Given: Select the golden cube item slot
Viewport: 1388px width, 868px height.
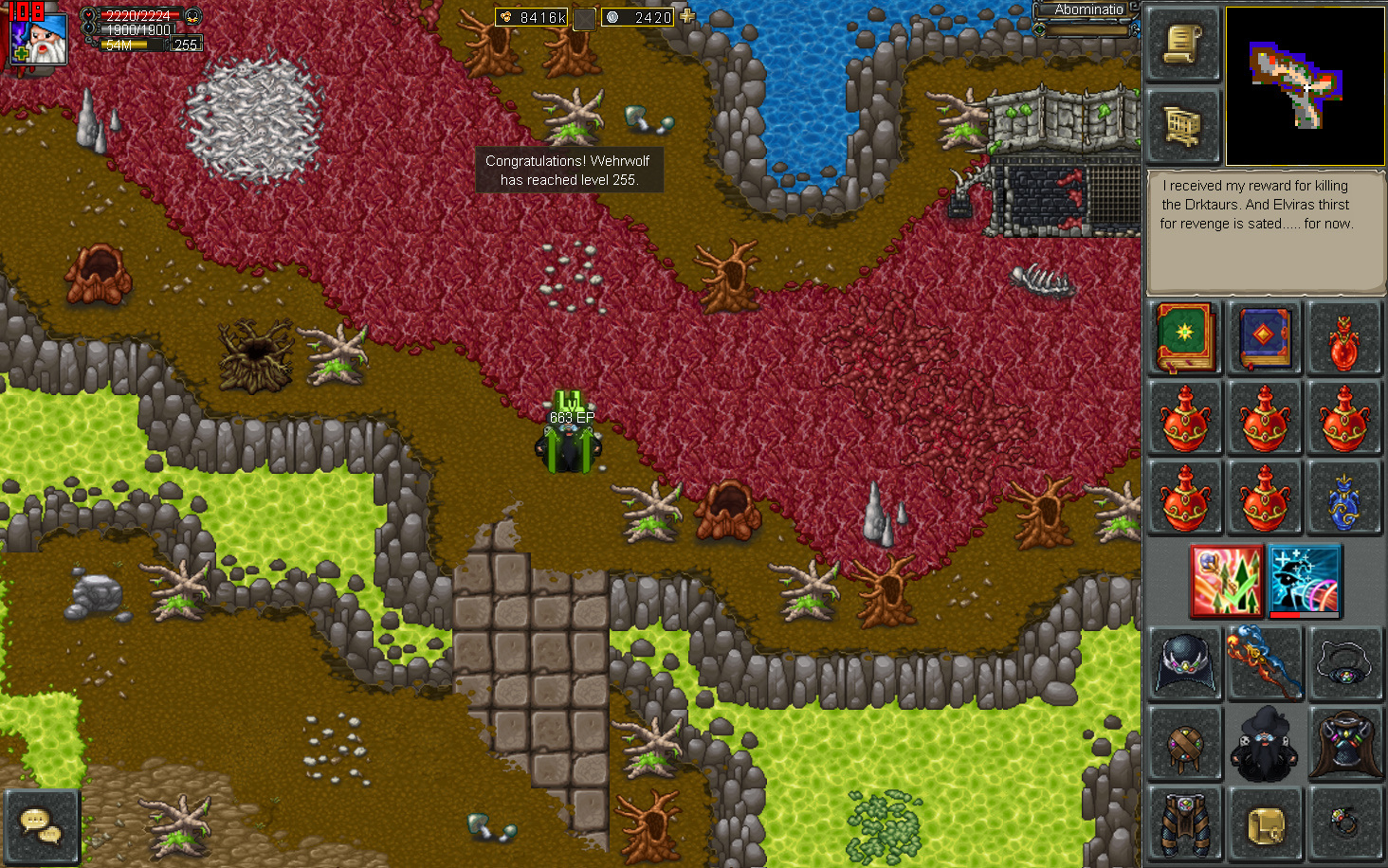Looking at the screenshot, I should (x=1265, y=823).
